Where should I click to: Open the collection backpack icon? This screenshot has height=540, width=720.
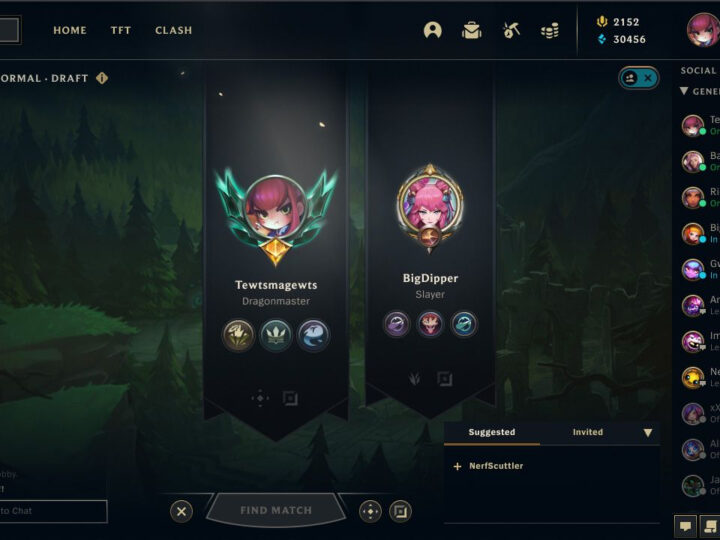[x=472, y=30]
